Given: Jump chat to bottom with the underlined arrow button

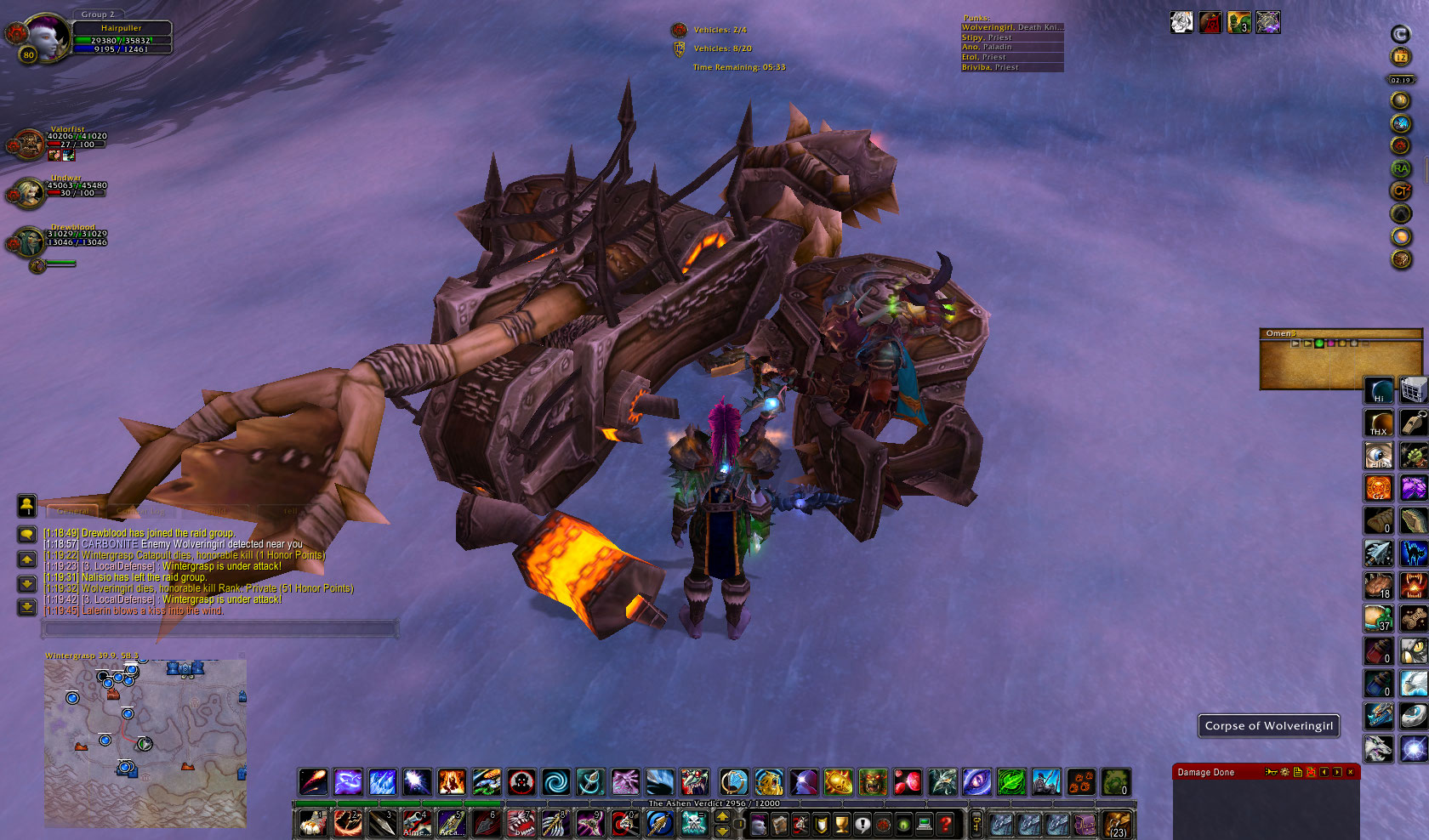Looking at the screenshot, I should click(27, 606).
